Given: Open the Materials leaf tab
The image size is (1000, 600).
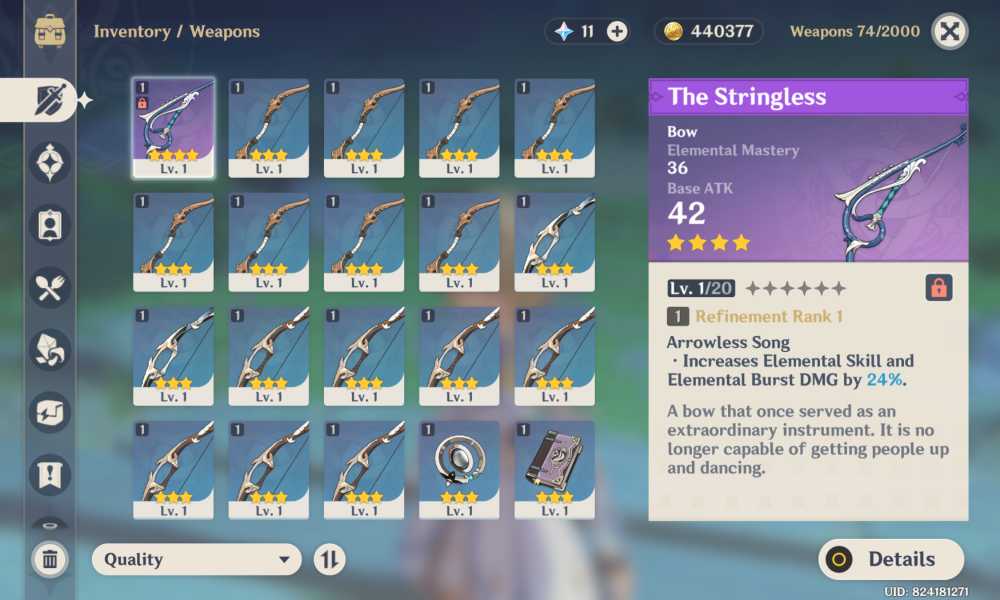Looking at the screenshot, I should [50, 350].
